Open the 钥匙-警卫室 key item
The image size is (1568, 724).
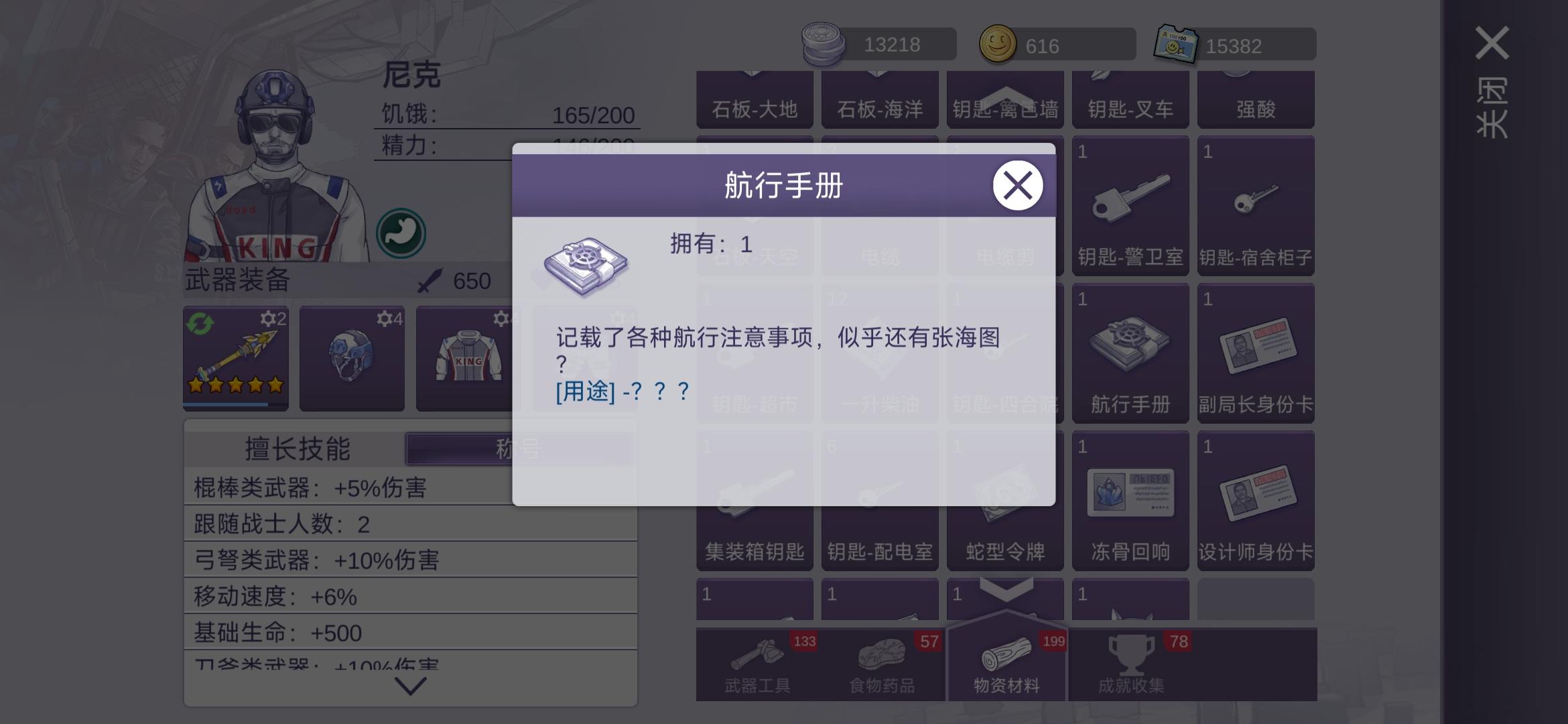[x=1130, y=204]
